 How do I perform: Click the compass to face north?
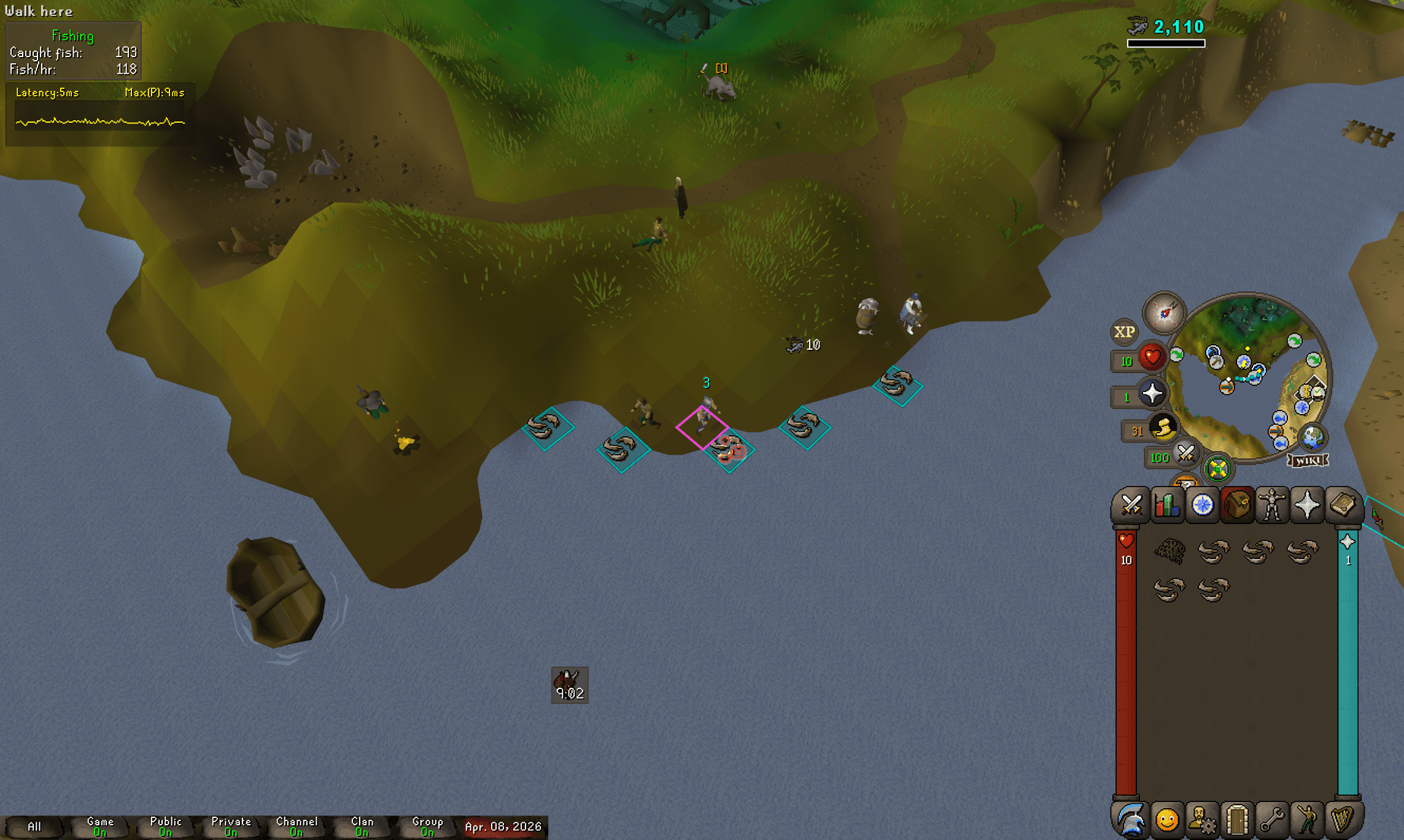click(x=1164, y=312)
